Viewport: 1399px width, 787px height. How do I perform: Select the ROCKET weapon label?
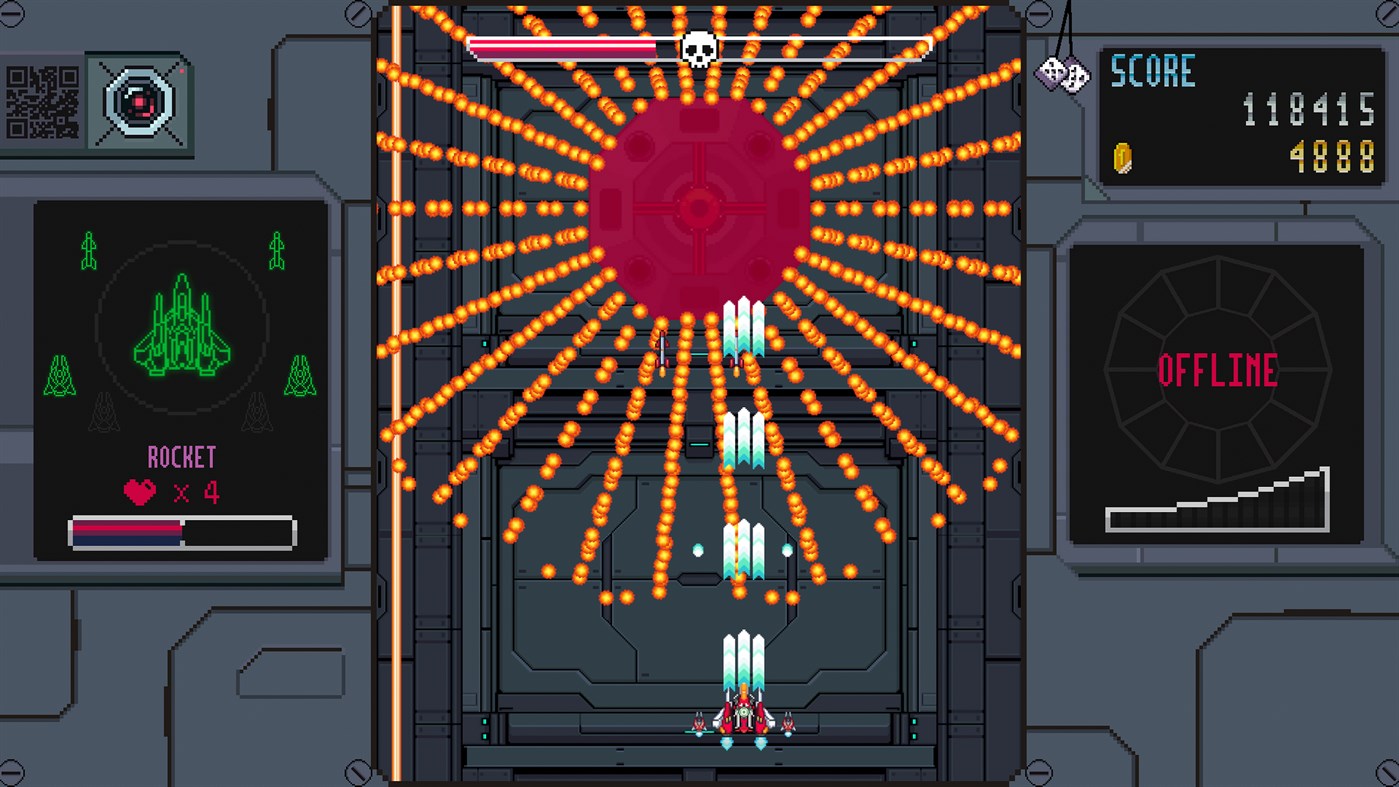tap(182, 456)
